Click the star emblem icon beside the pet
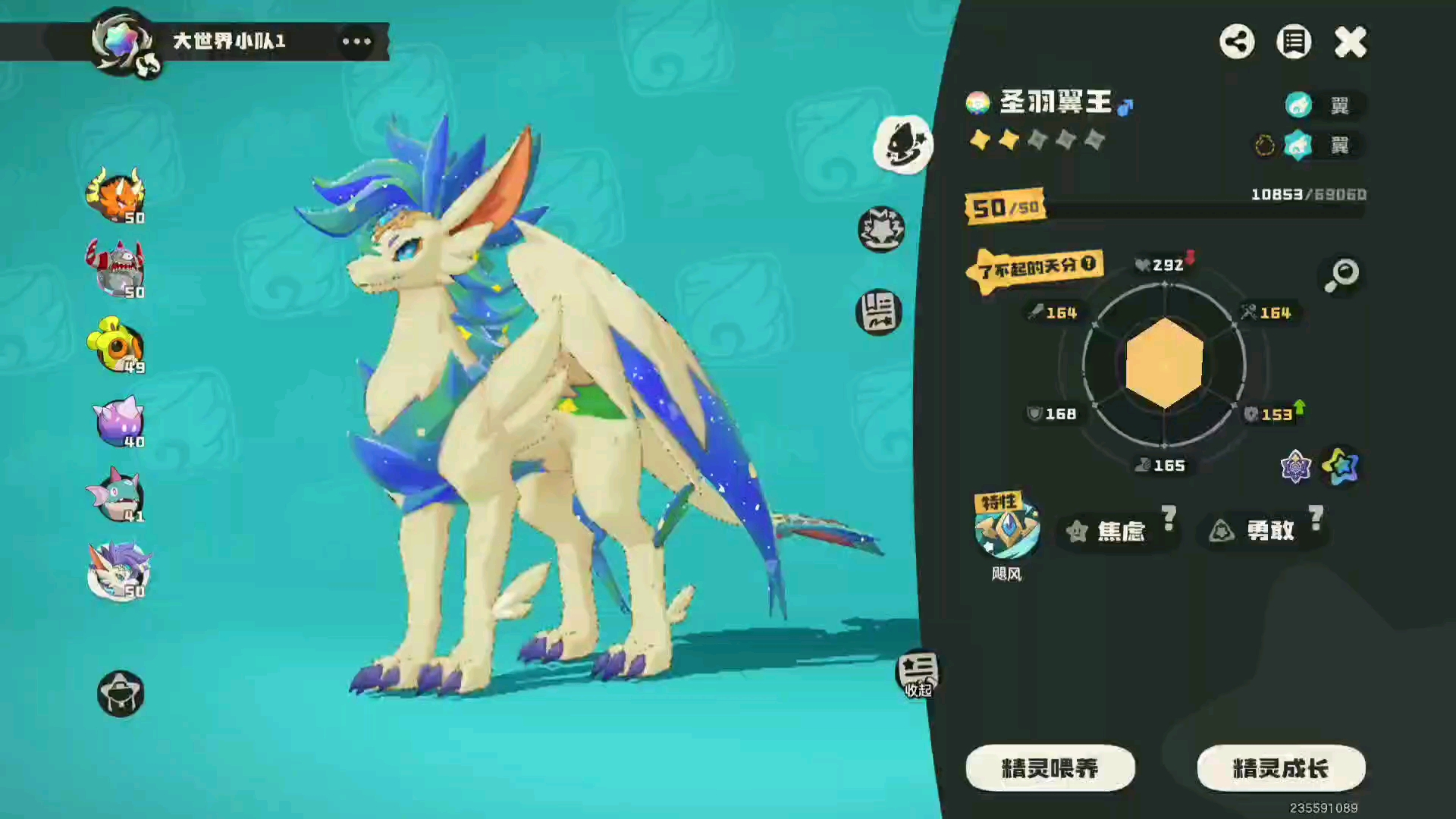This screenshot has width=1456, height=819. (x=880, y=229)
